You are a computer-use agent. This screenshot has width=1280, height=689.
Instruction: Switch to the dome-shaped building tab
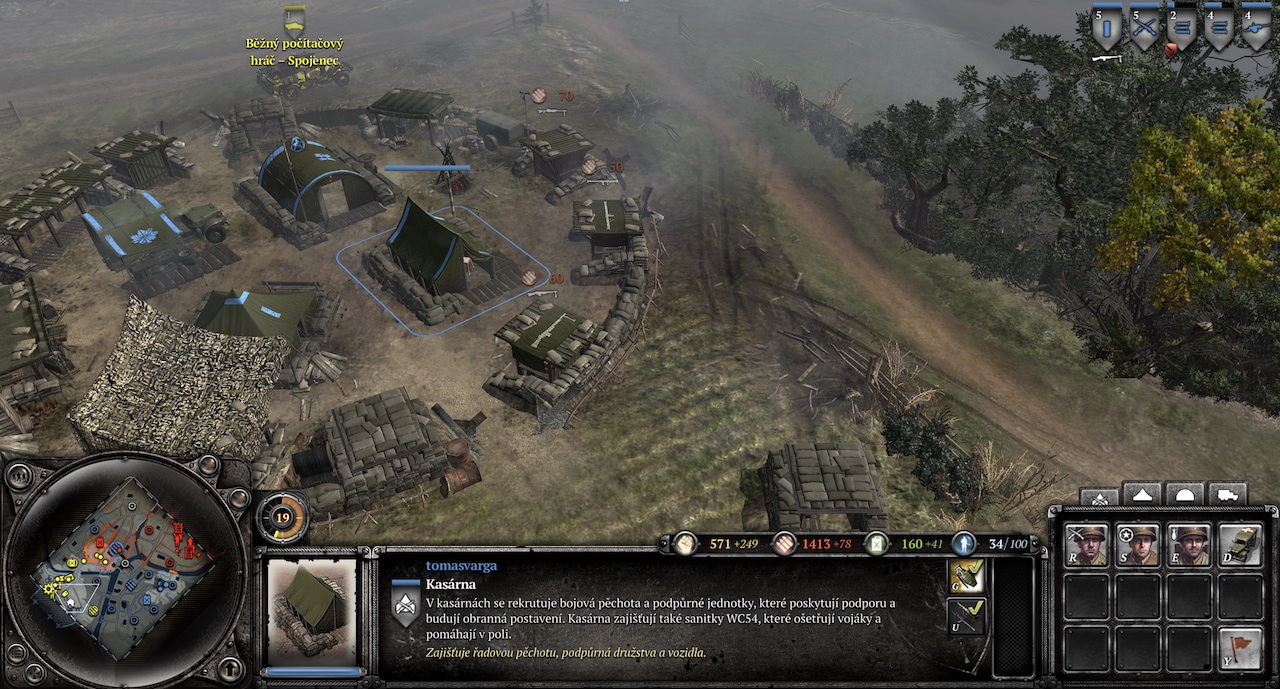(1184, 494)
